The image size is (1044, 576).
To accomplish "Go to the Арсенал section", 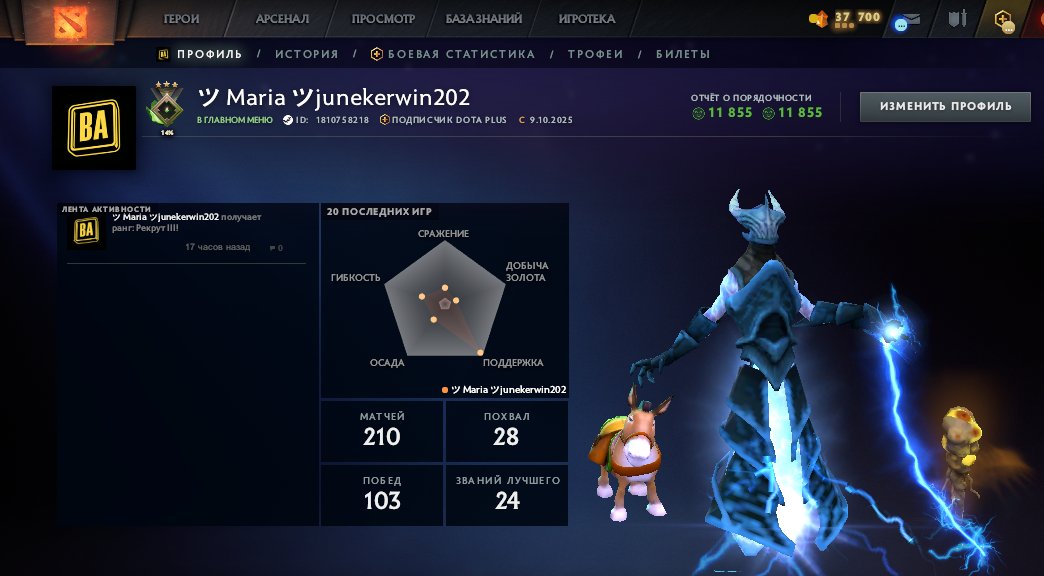I will click(282, 19).
